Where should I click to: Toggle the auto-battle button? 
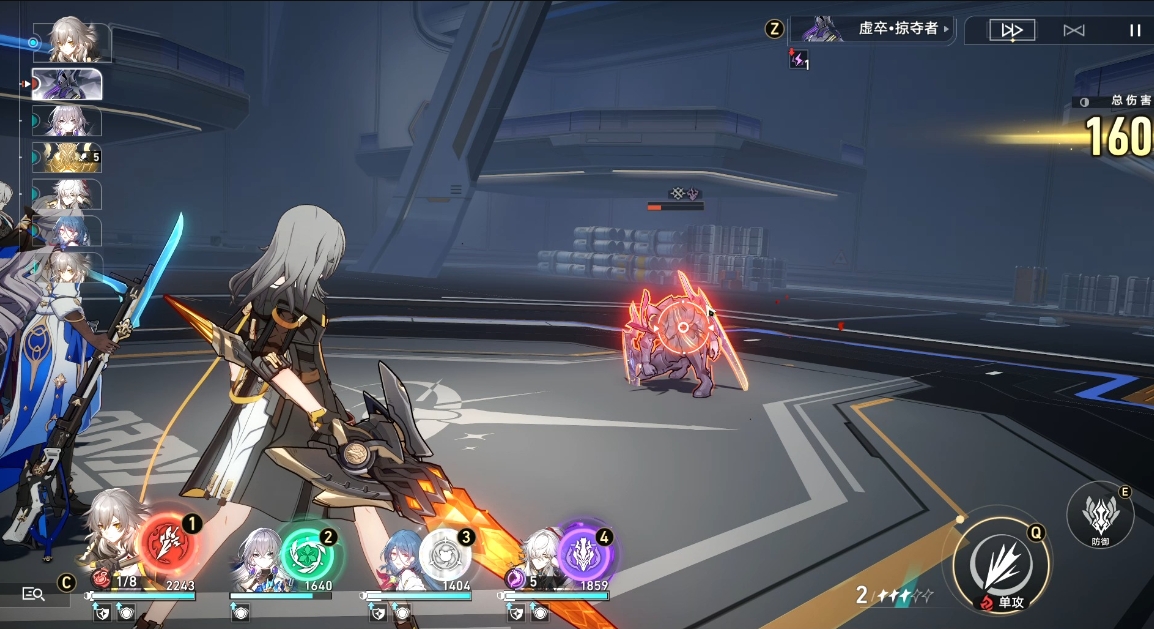pyautogui.click(x=1074, y=30)
